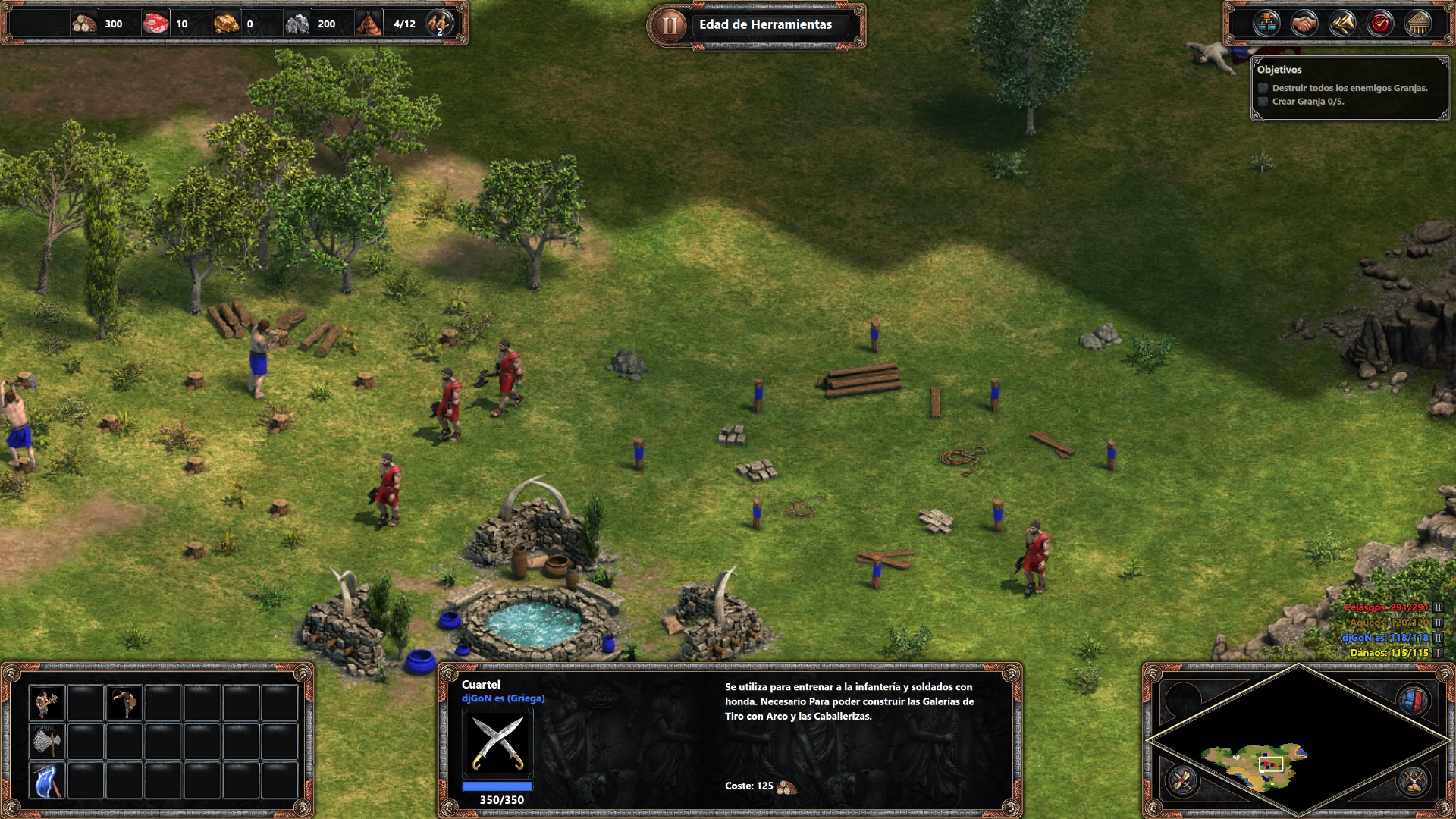This screenshot has width=1456, height=819.
Task: Research the battle axe upgrade
Action: 46,742
